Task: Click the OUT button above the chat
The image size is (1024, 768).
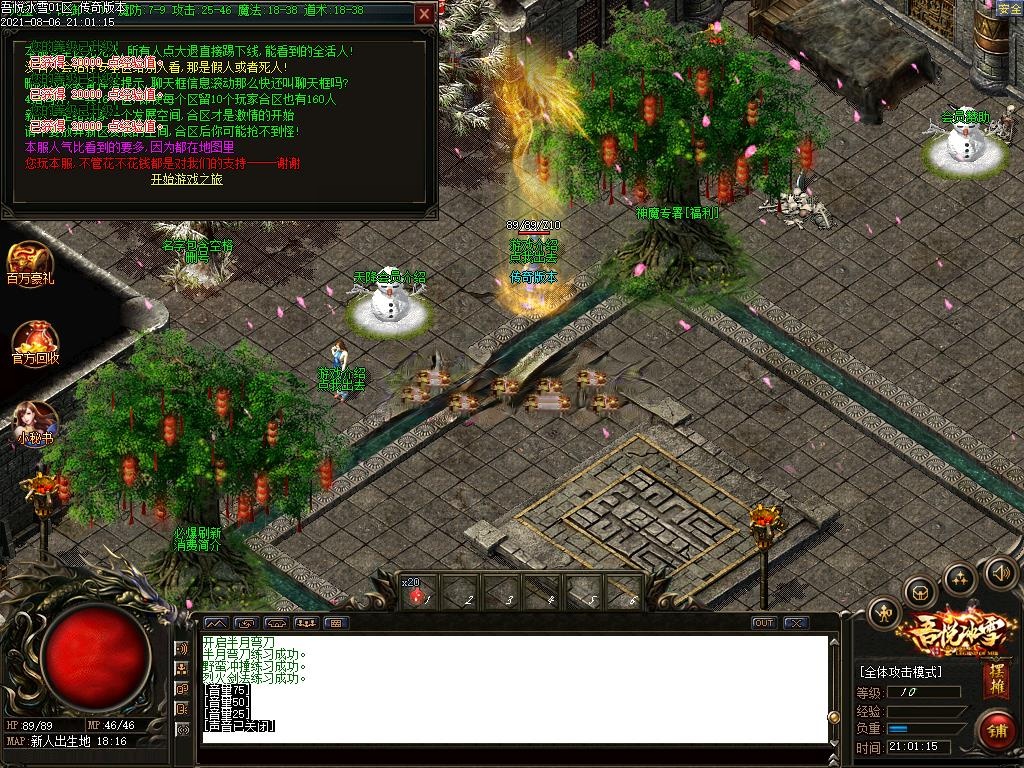Action: click(764, 623)
